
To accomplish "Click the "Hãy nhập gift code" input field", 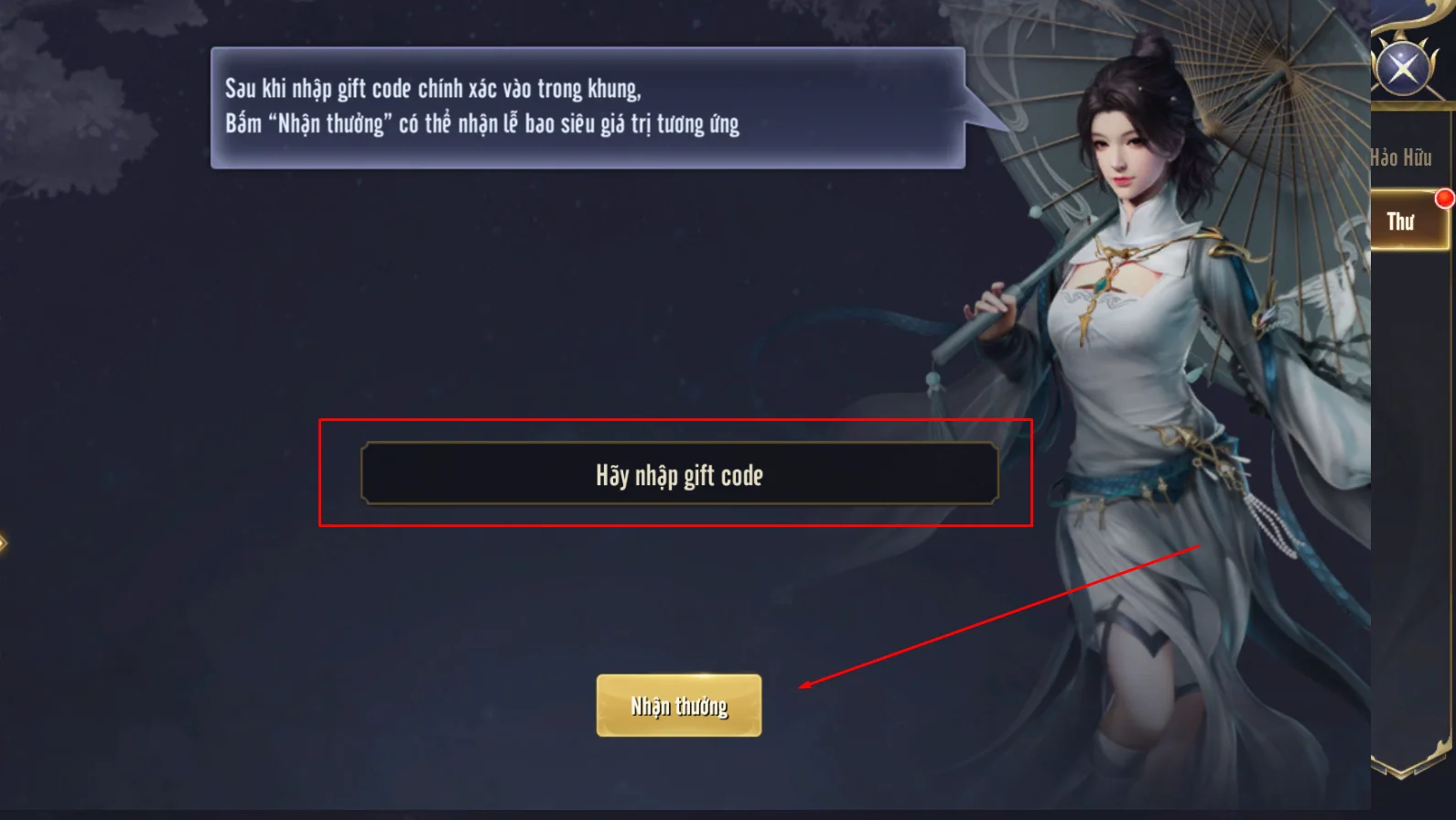I will [679, 474].
